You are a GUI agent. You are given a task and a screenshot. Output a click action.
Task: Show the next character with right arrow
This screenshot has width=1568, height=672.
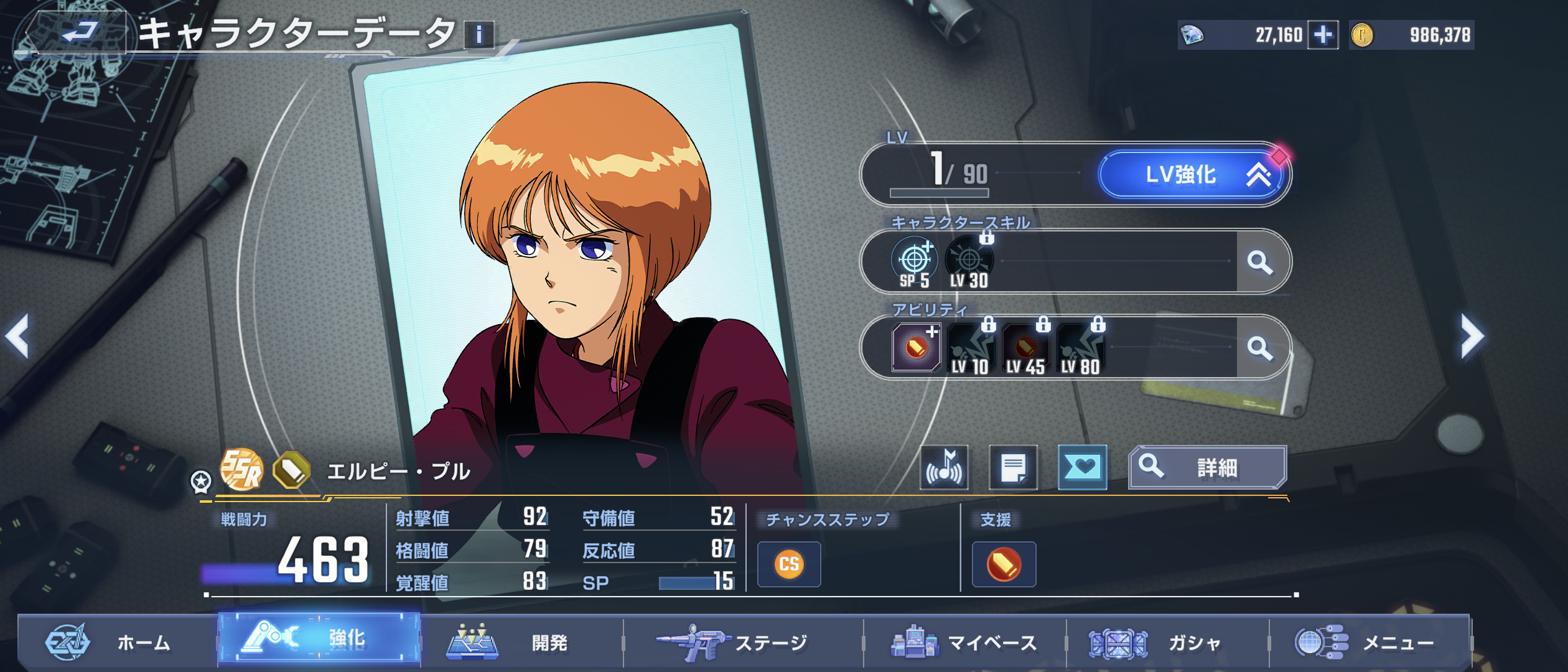pos(1472,337)
